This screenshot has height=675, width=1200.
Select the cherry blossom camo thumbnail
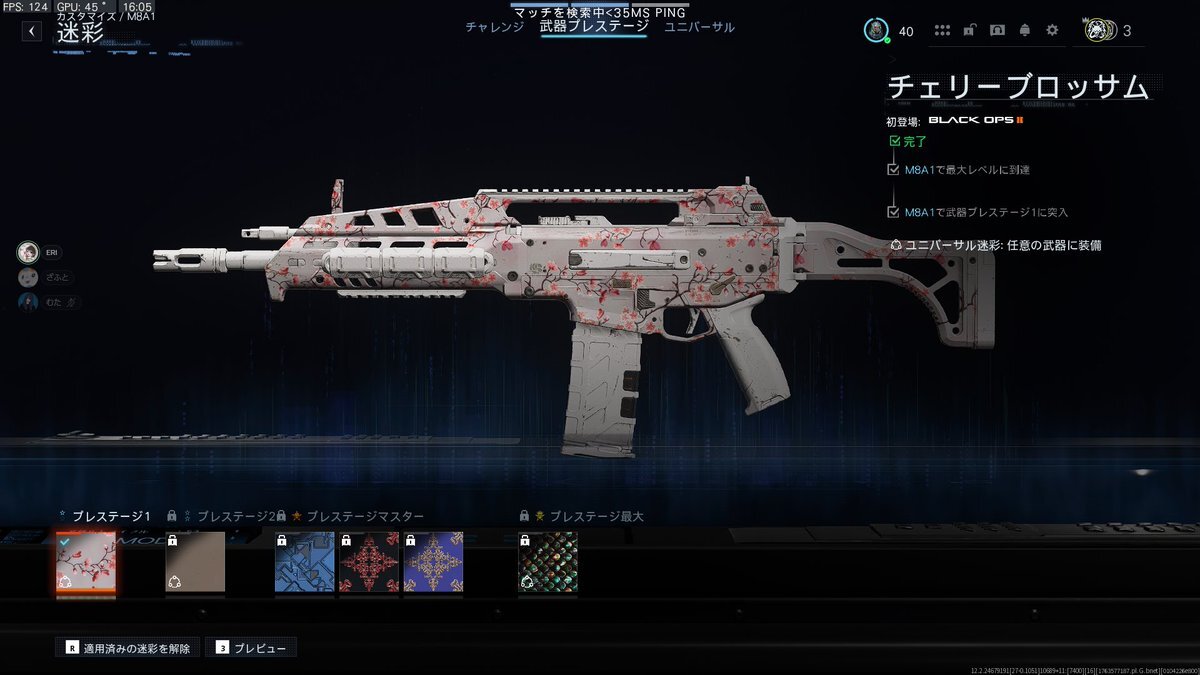[85, 562]
